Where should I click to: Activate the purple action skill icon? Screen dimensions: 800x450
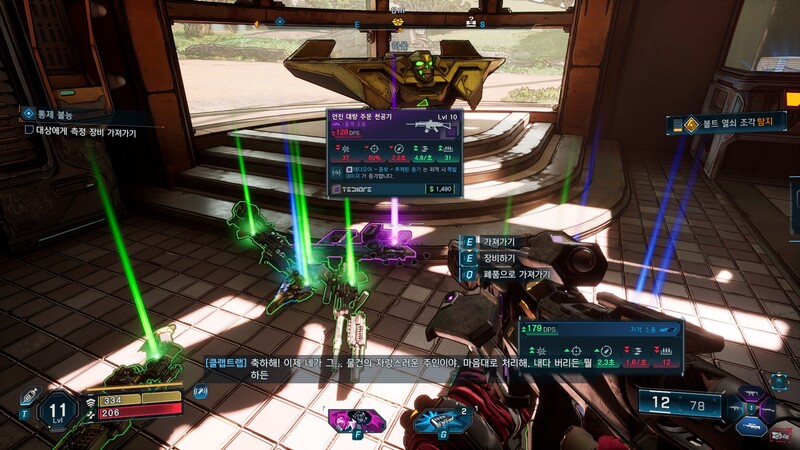pyautogui.click(x=358, y=420)
